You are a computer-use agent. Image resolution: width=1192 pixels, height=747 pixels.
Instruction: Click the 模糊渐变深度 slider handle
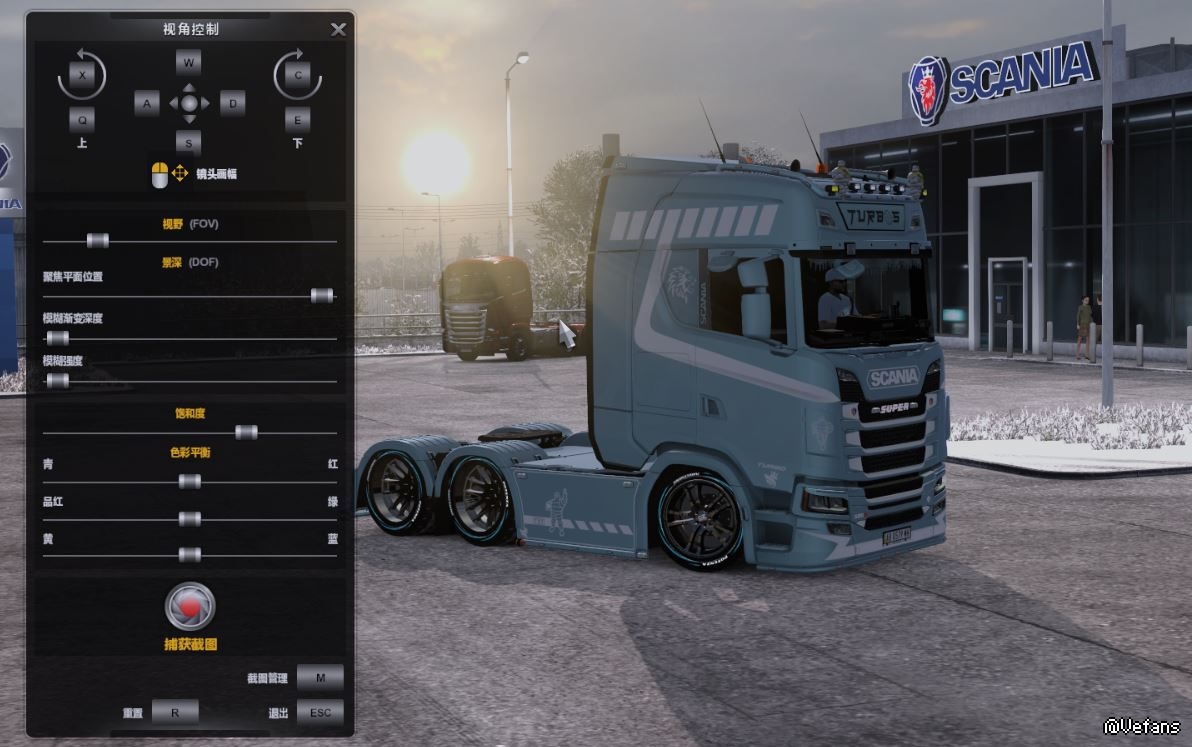point(58,338)
